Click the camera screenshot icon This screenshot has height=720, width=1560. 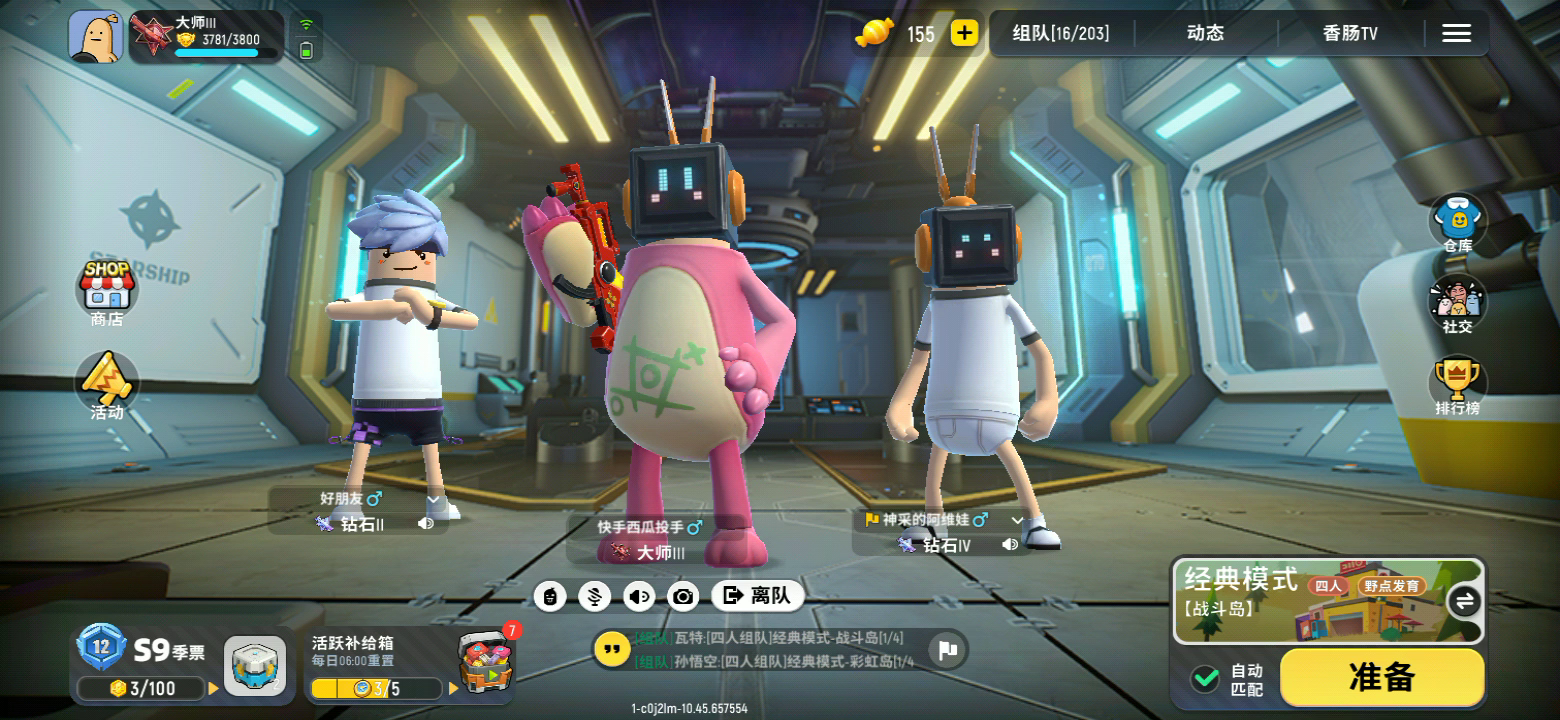pos(683,596)
